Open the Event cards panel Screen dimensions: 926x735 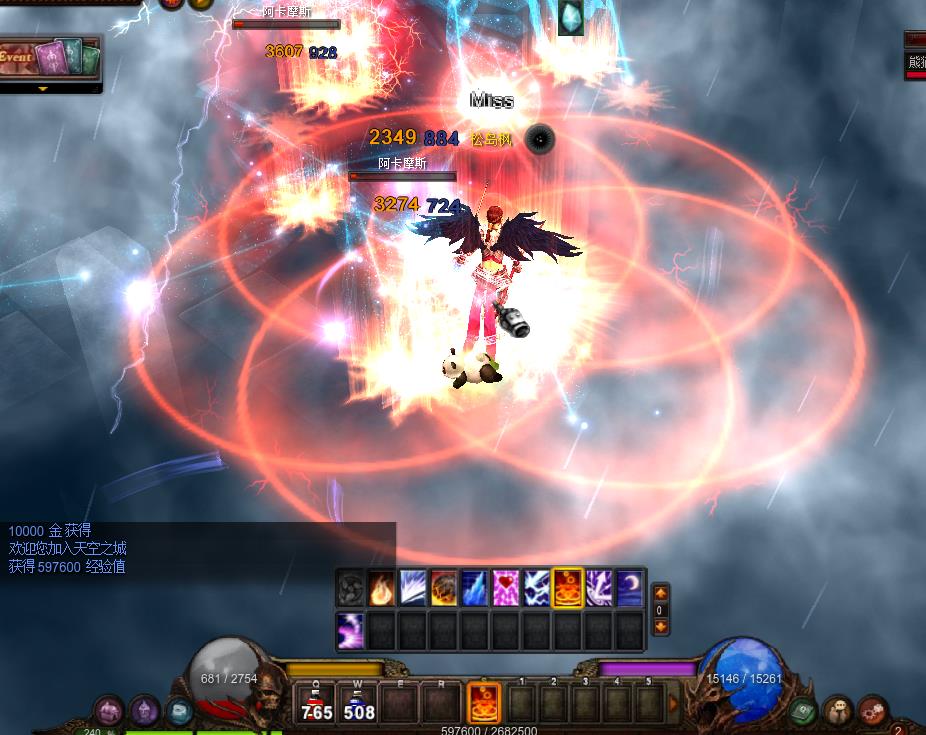tap(50, 58)
